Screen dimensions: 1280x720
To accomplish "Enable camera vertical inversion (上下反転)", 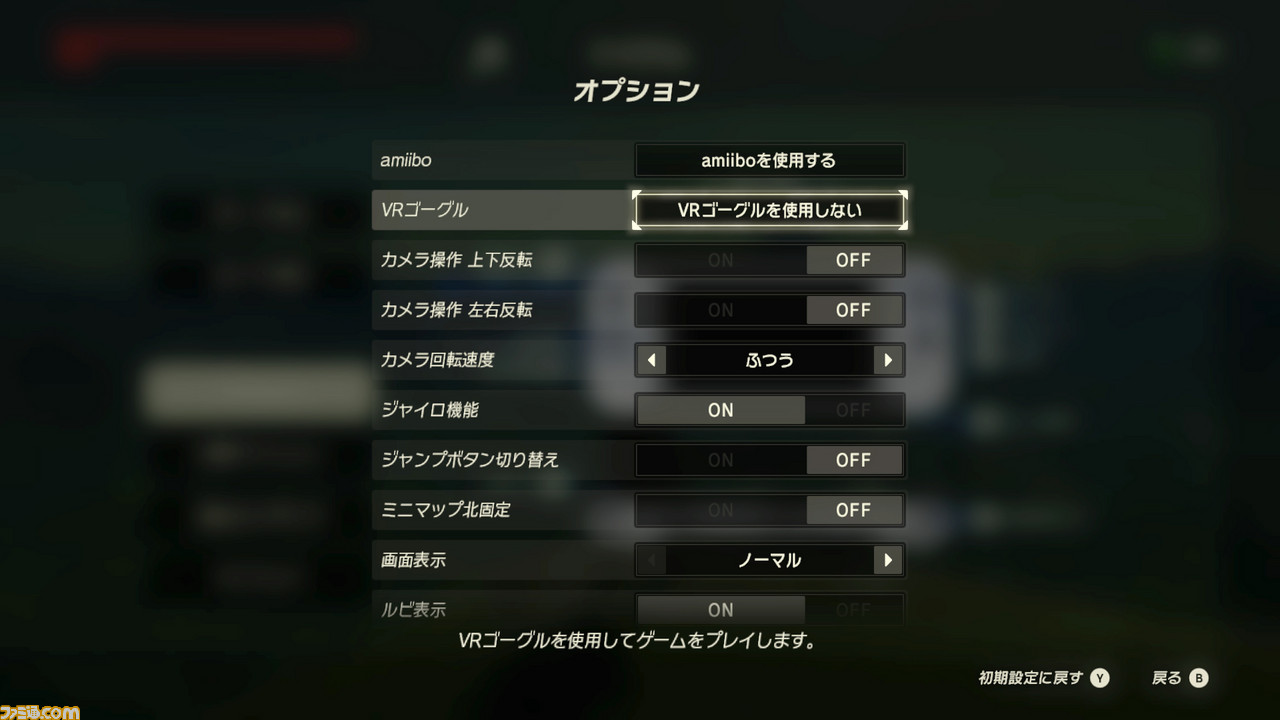I will pos(719,260).
